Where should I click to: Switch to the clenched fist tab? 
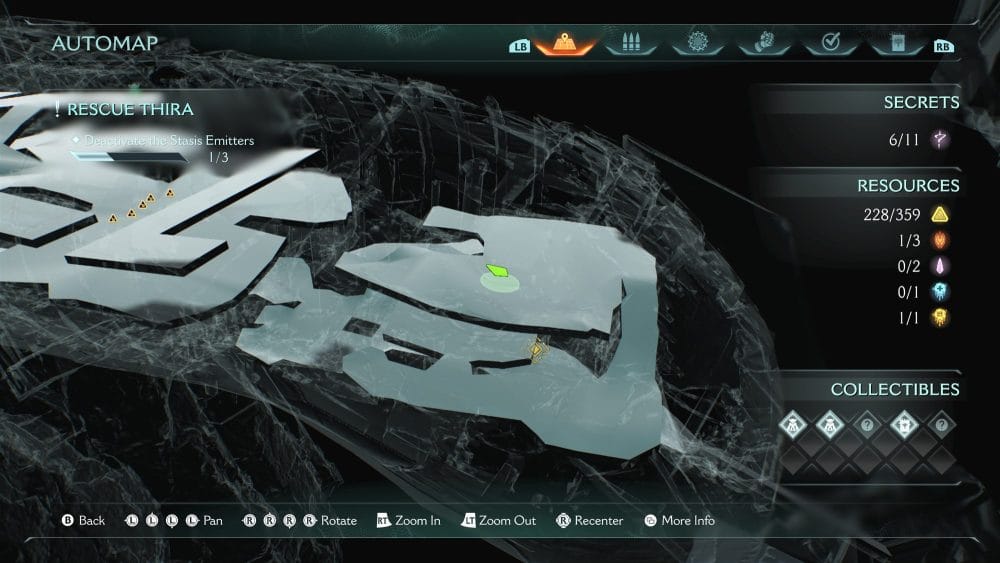click(x=763, y=44)
